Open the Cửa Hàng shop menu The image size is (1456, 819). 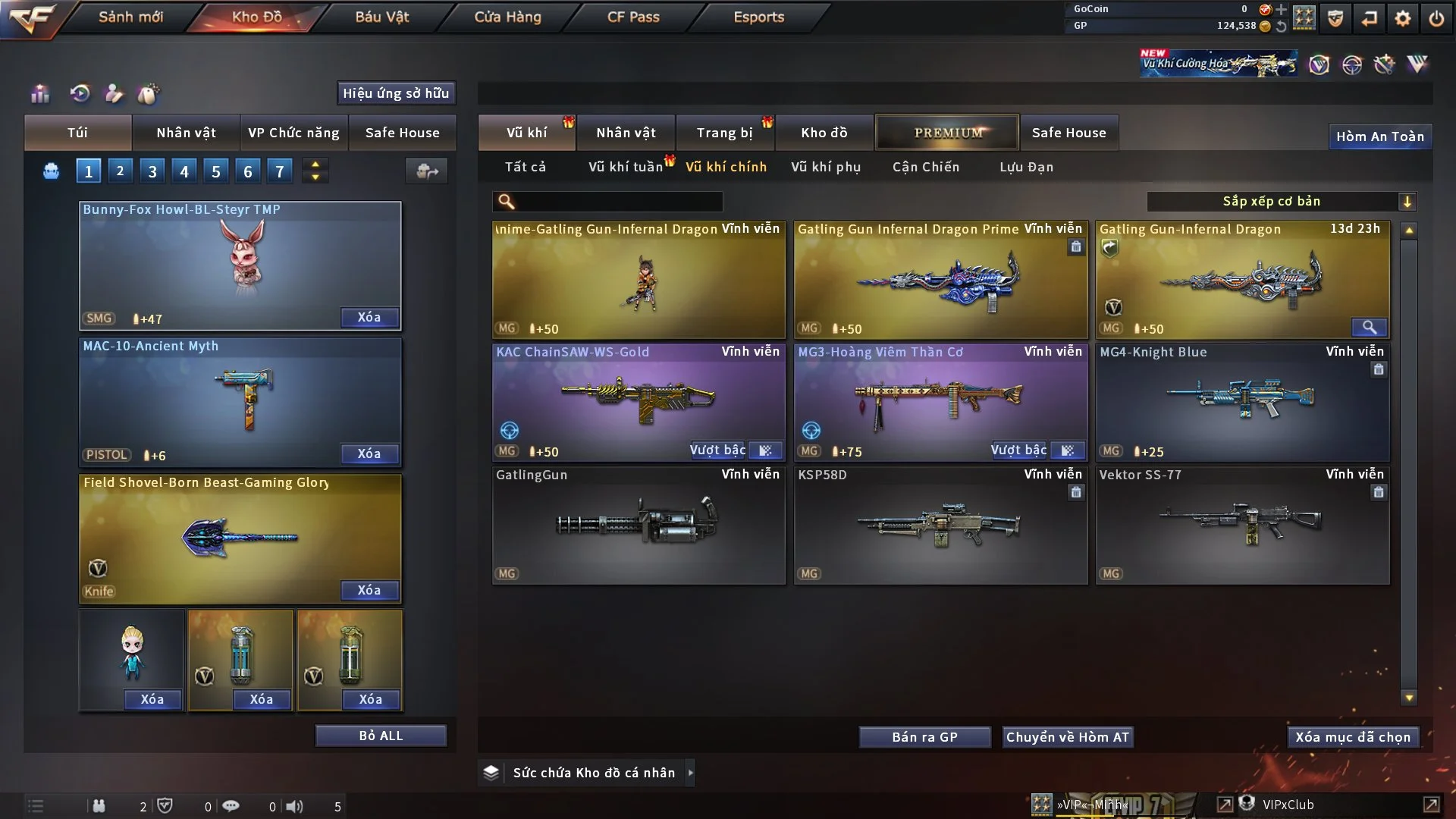507,17
